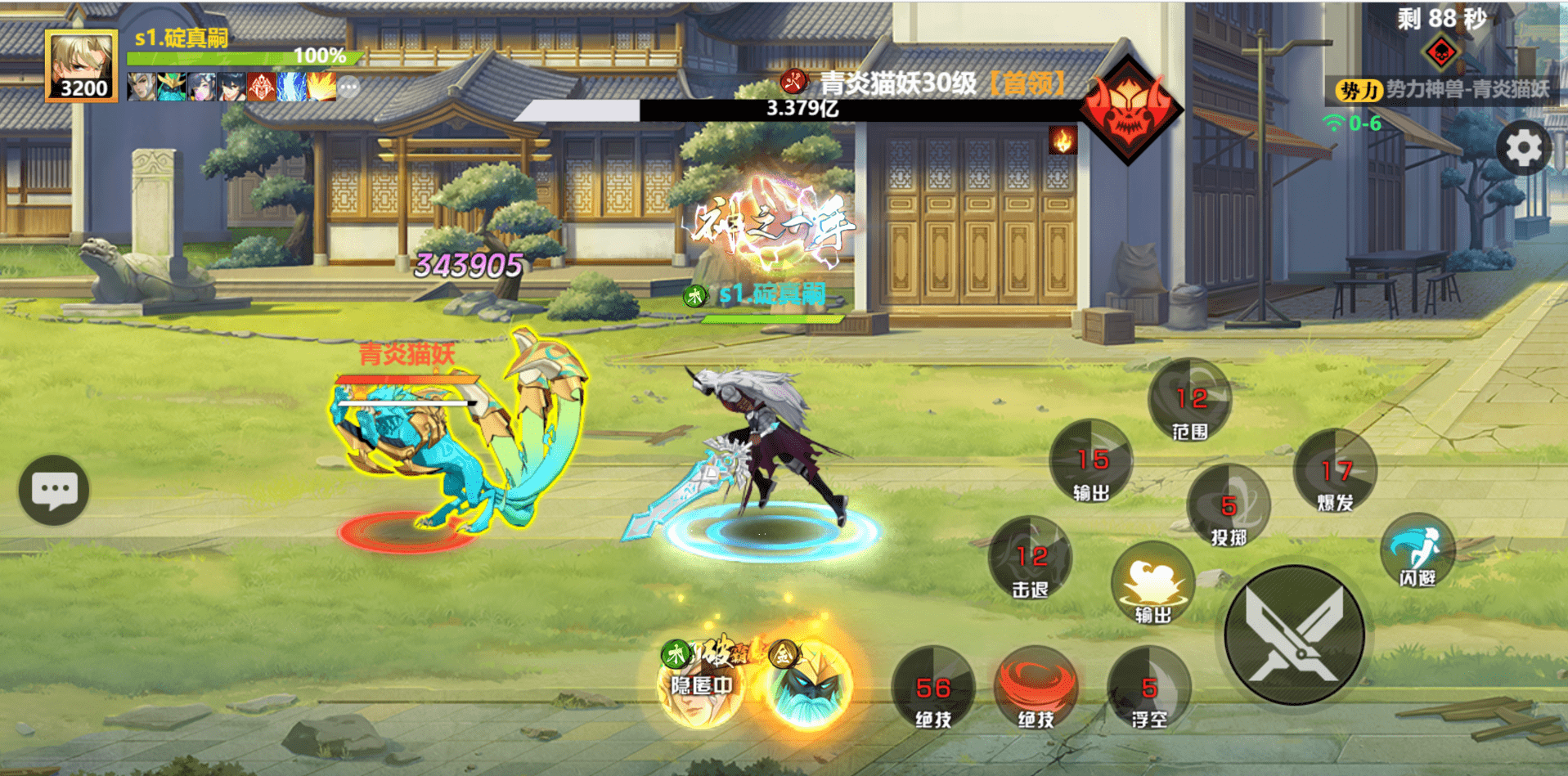
Task: Tap the crossed swords basic attack
Action: click(1294, 635)
